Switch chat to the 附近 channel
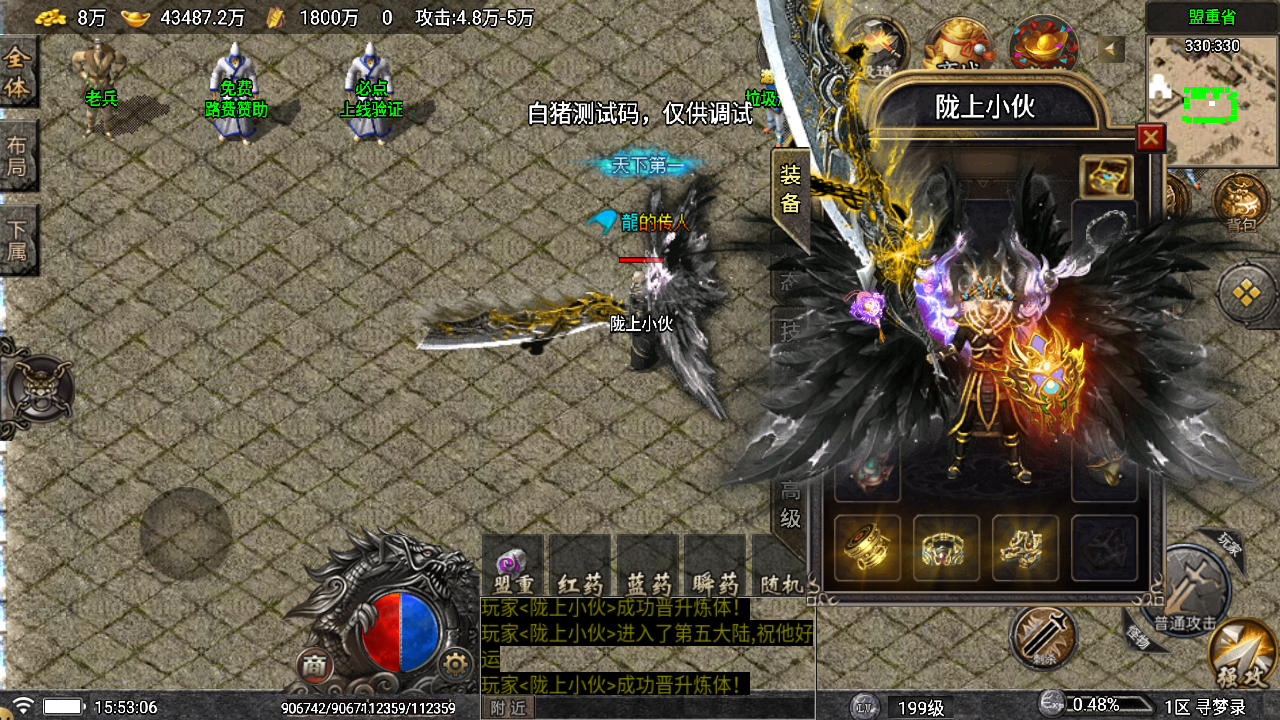The width and height of the screenshot is (1280, 720). [510, 707]
